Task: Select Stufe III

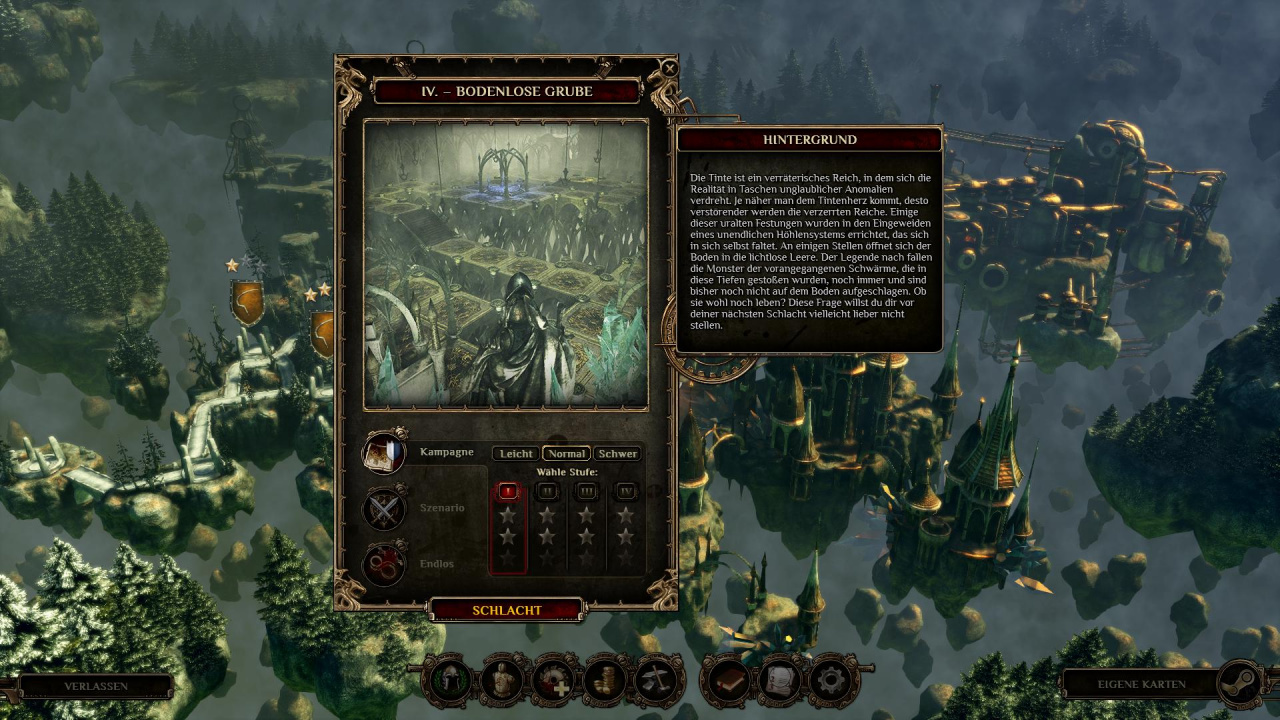Action: (586, 491)
